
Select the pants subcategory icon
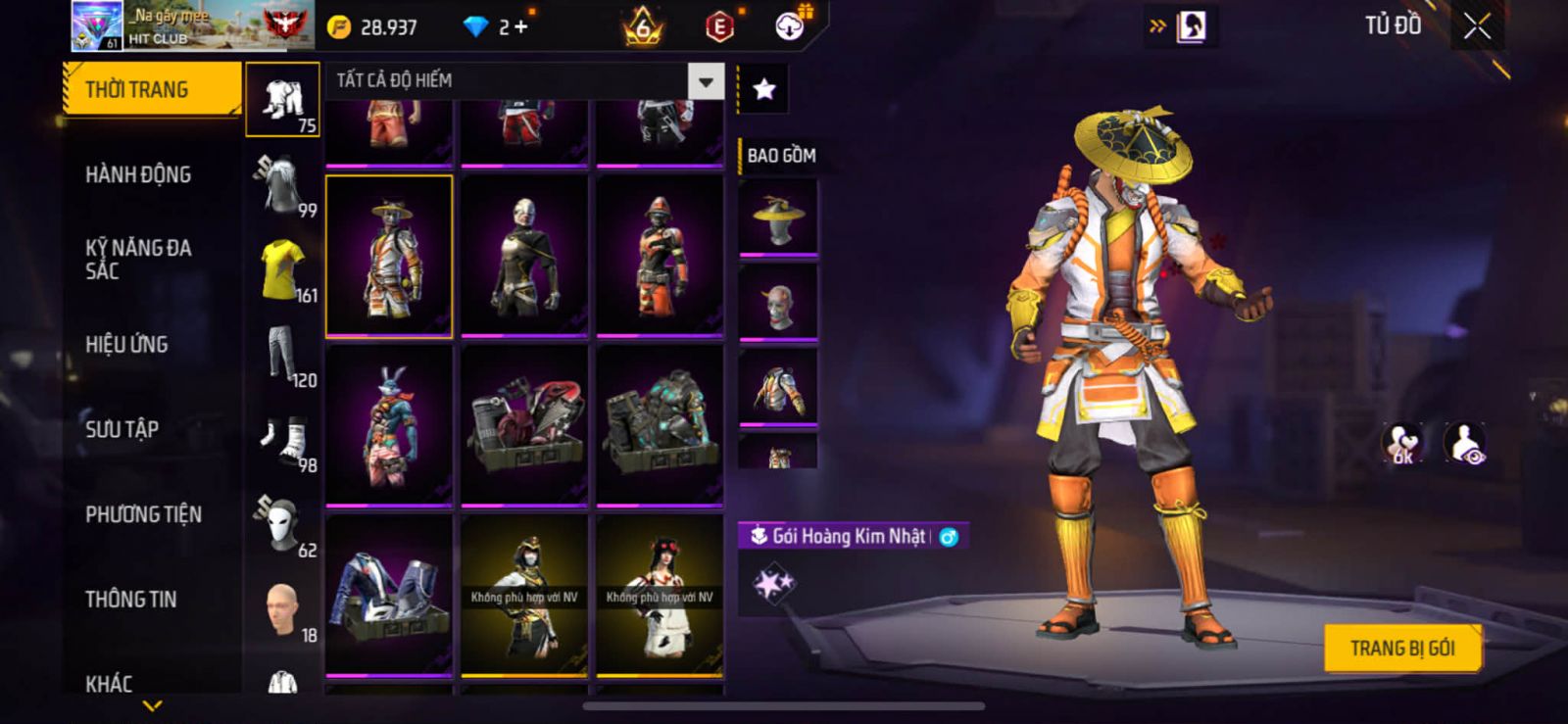282,355
